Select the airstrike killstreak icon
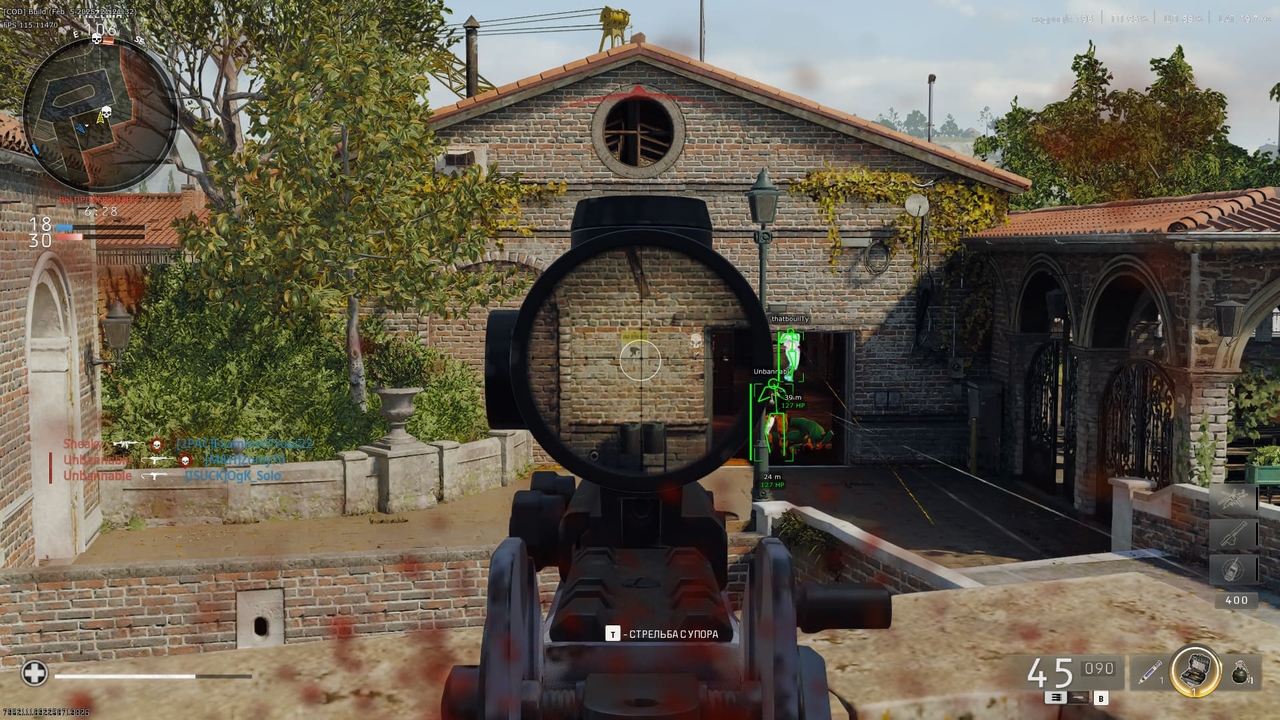This screenshot has width=1280, height=720. coord(1234,497)
